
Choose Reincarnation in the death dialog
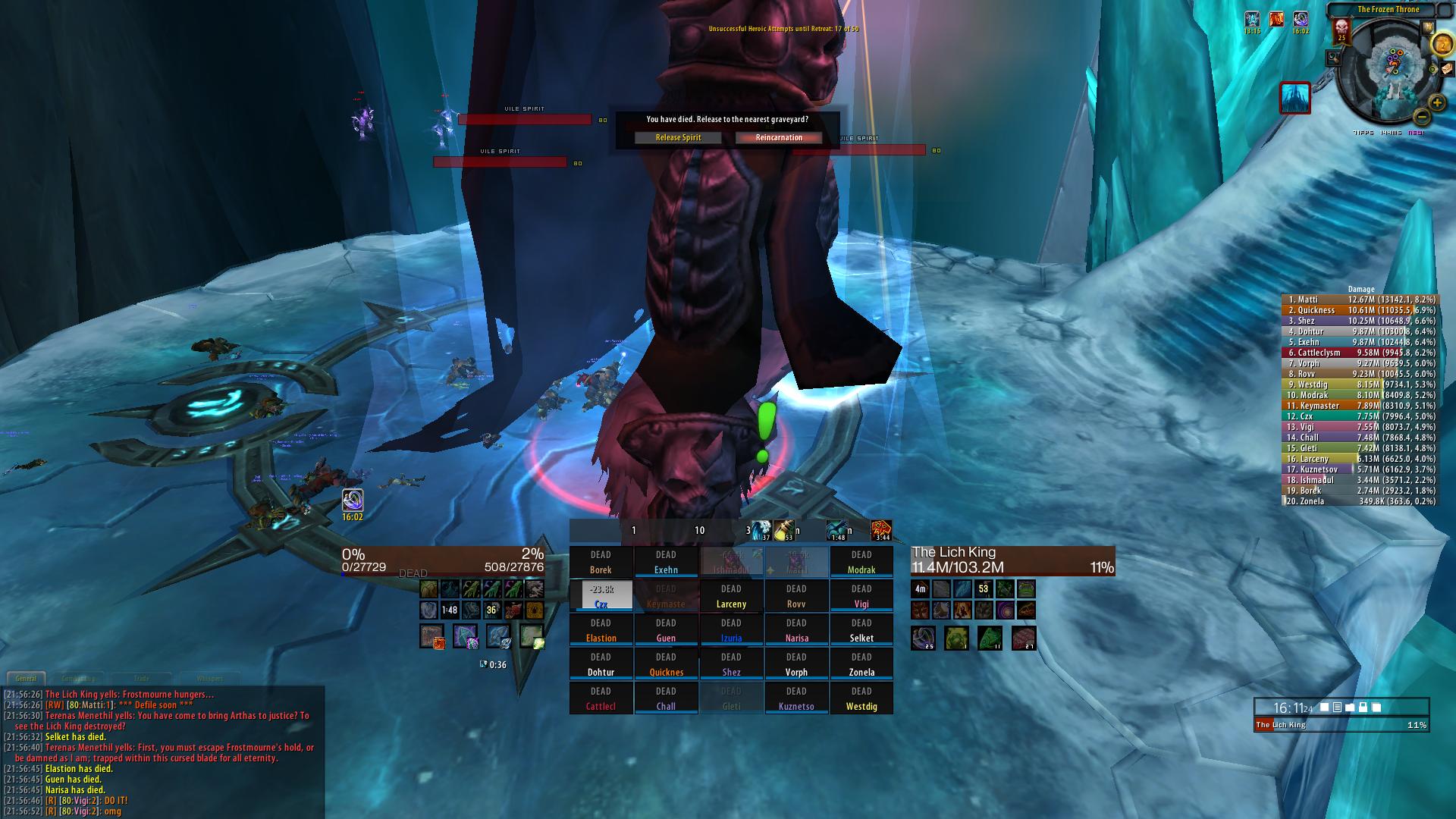point(779,137)
